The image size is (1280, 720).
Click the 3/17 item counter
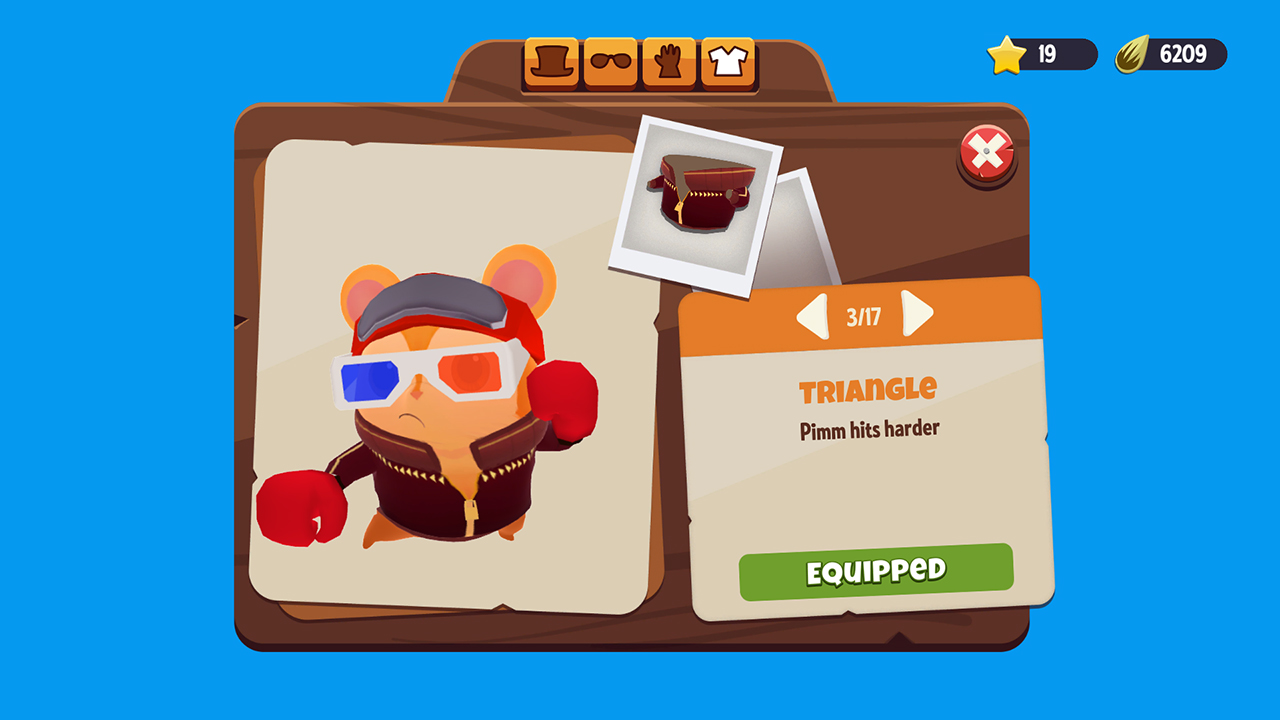862,315
